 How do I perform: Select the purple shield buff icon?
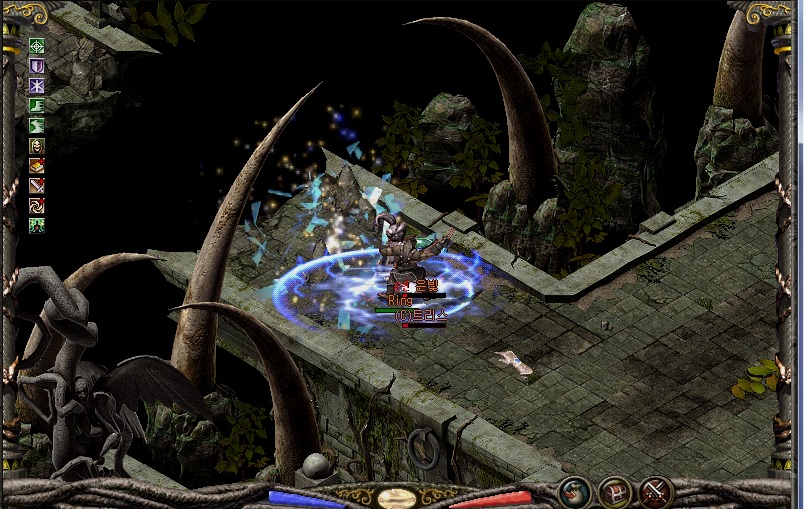37,66
